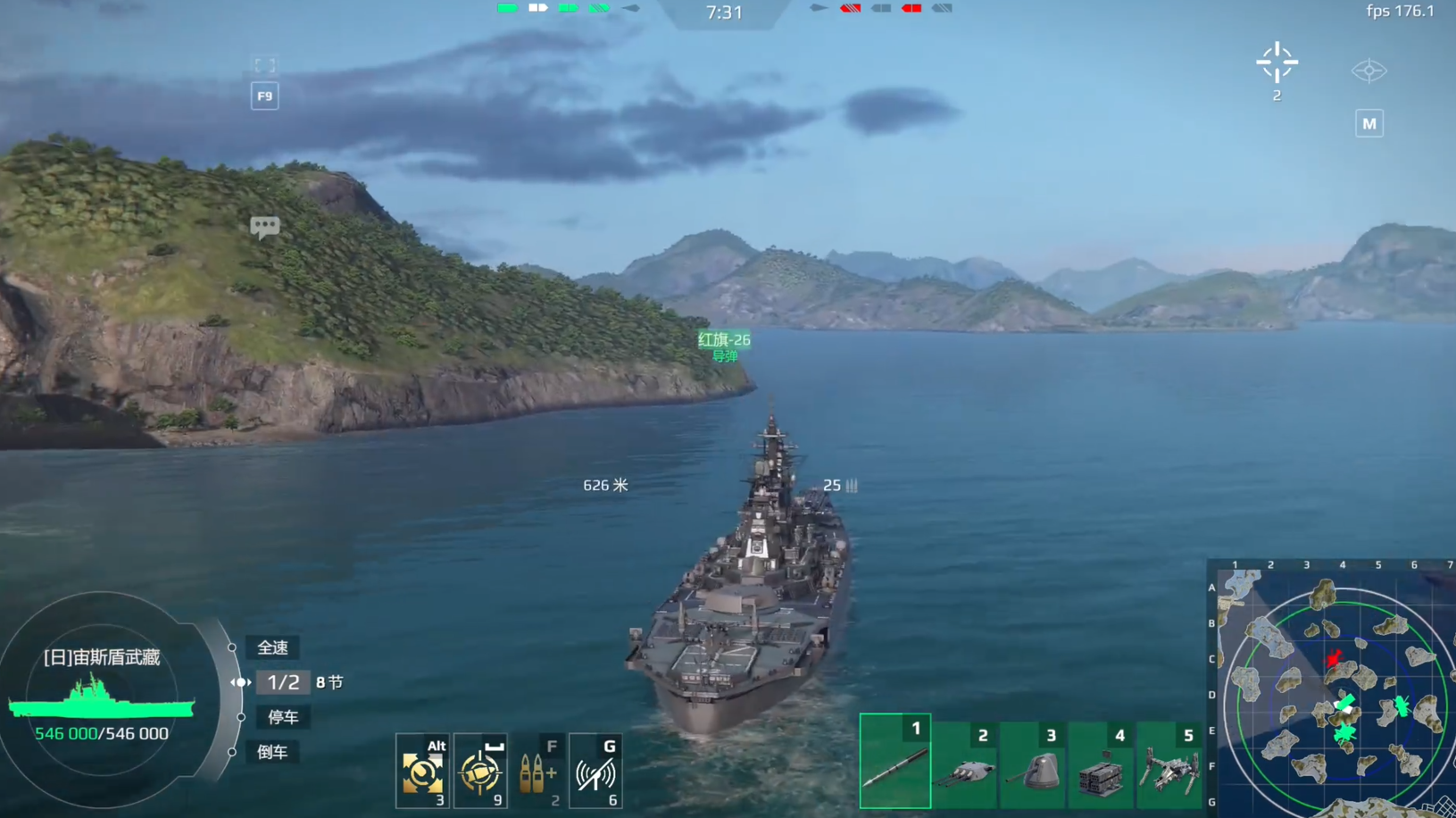The width and height of the screenshot is (1456, 818).
Task: Select the aircraft in weapon slot 5
Action: [x=1169, y=768]
